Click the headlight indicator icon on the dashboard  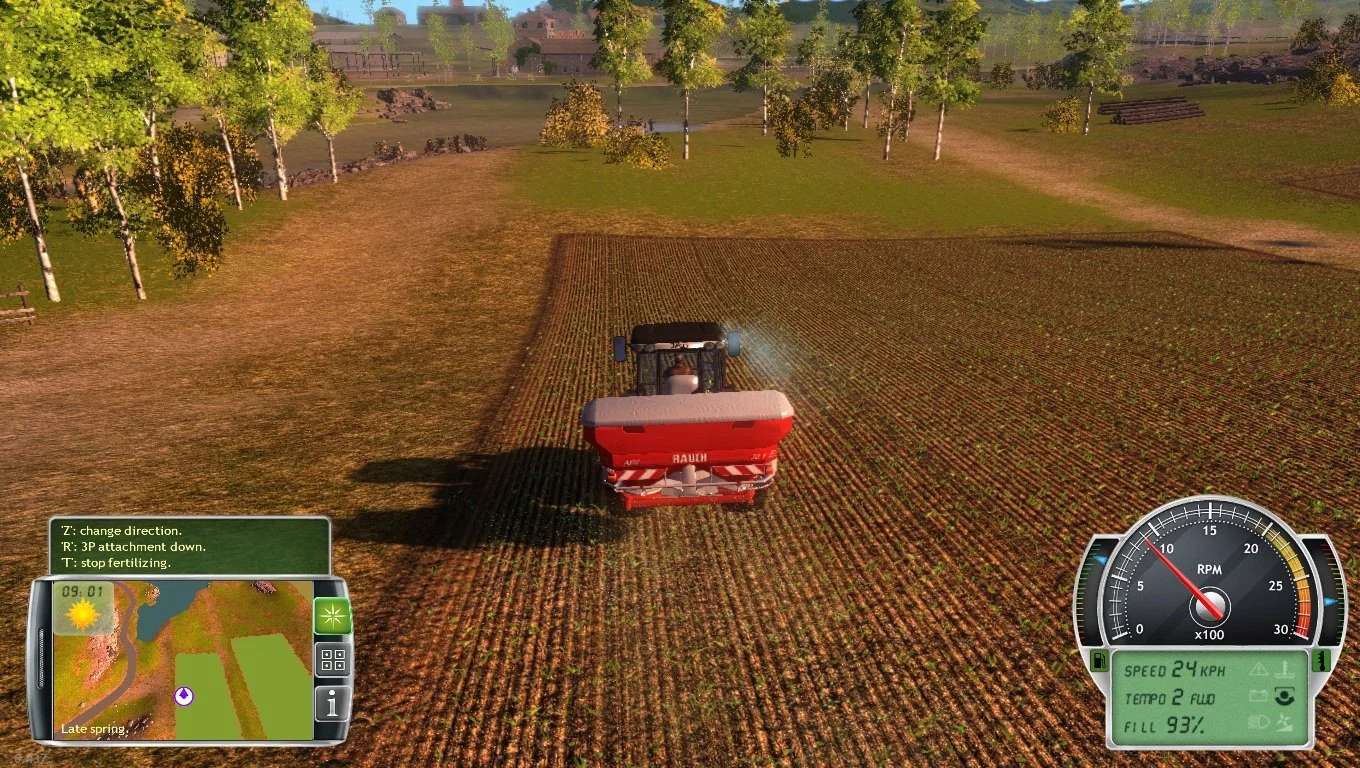(1260, 721)
